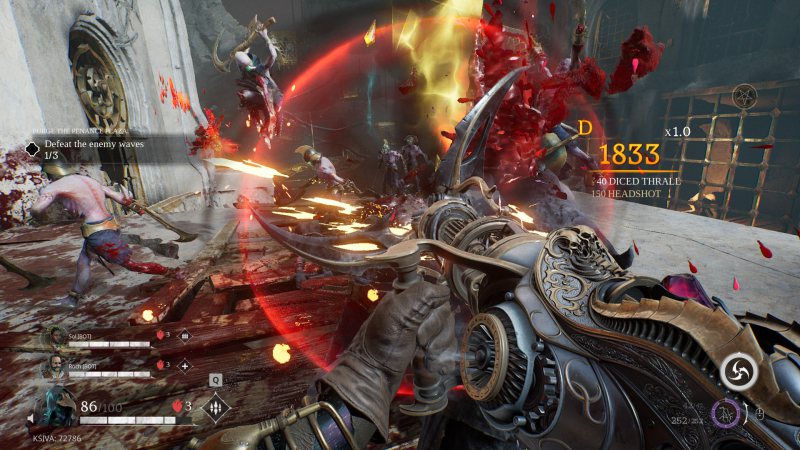Click Roch's teammate portrait
This screenshot has width=800, height=450.
click(x=55, y=367)
